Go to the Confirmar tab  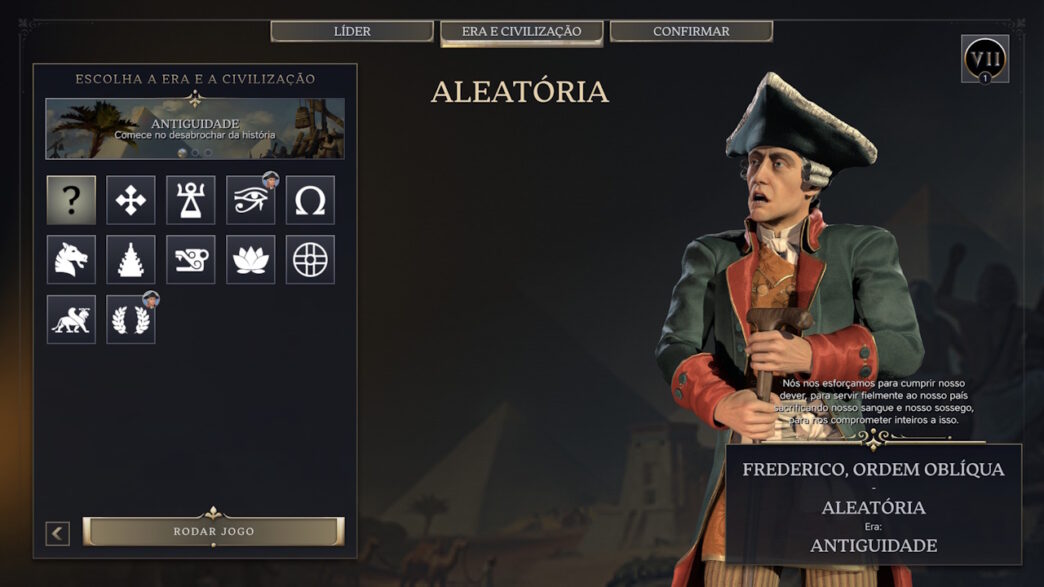(x=691, y=31)
